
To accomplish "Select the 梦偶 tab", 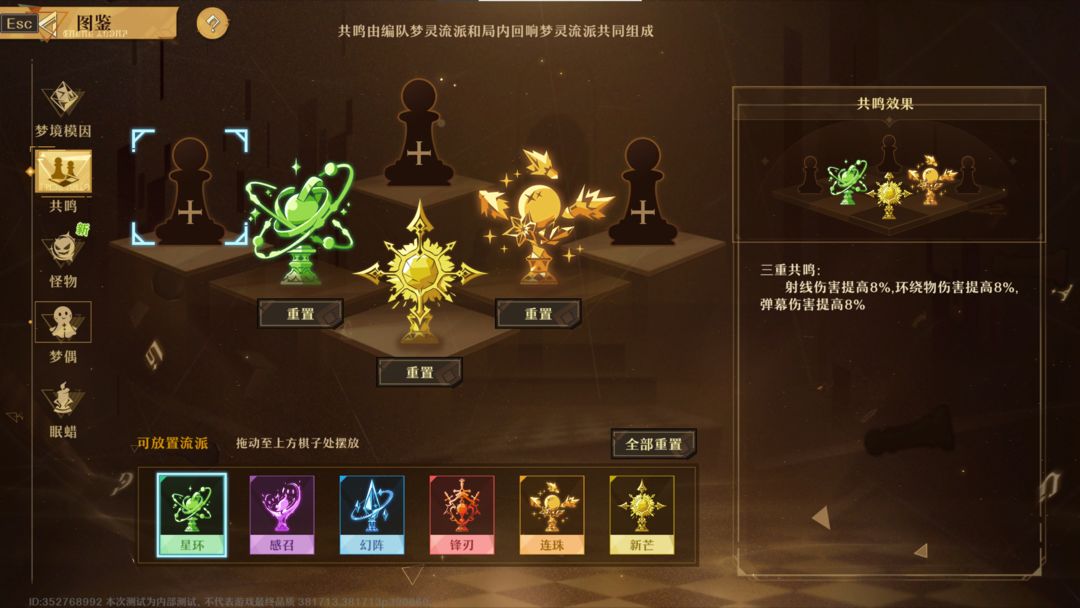I will click(63, 330).
